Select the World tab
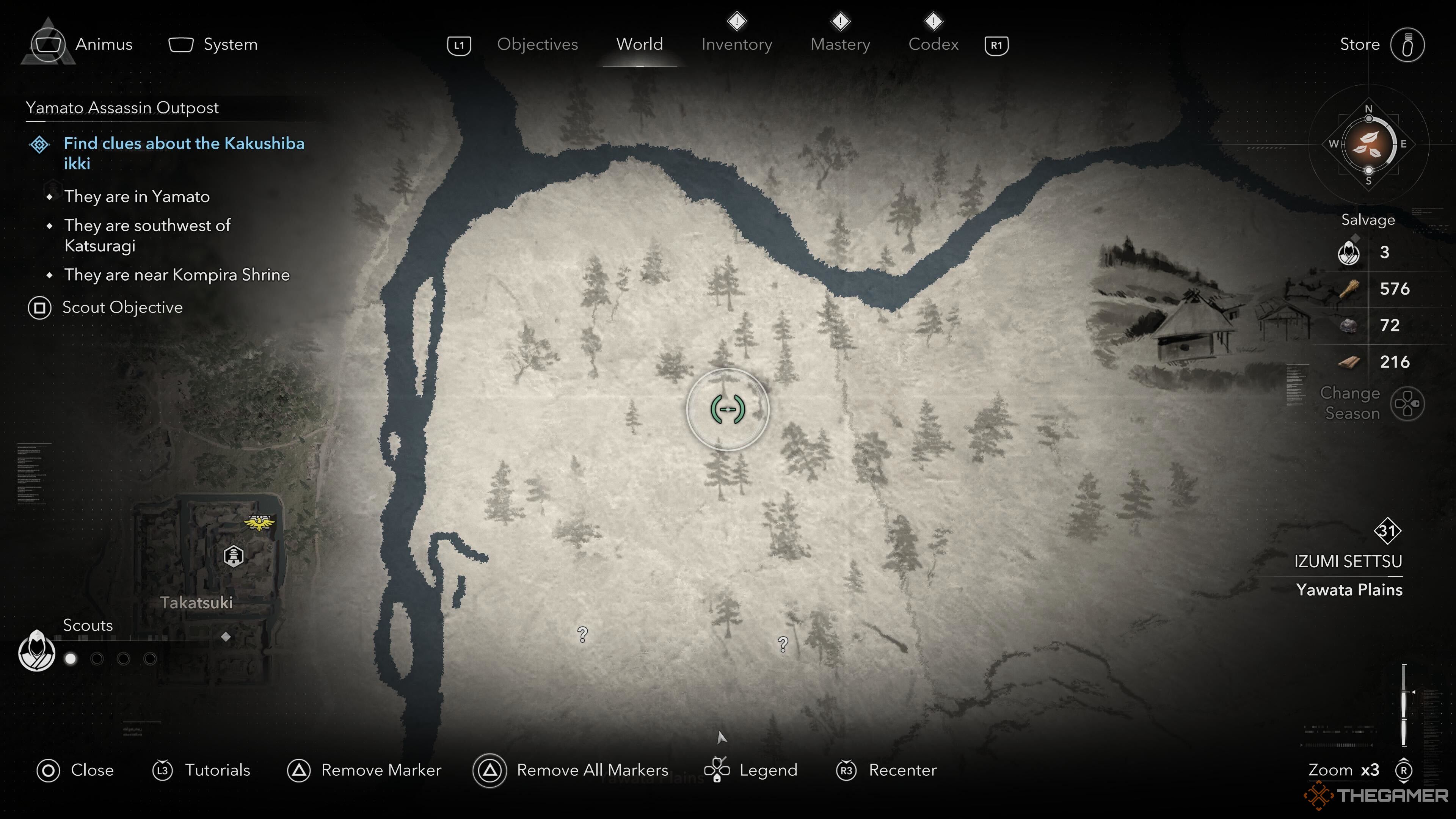Image resolution: width=1456 pixels, height=819 pixels. click(x=639, y=44)
